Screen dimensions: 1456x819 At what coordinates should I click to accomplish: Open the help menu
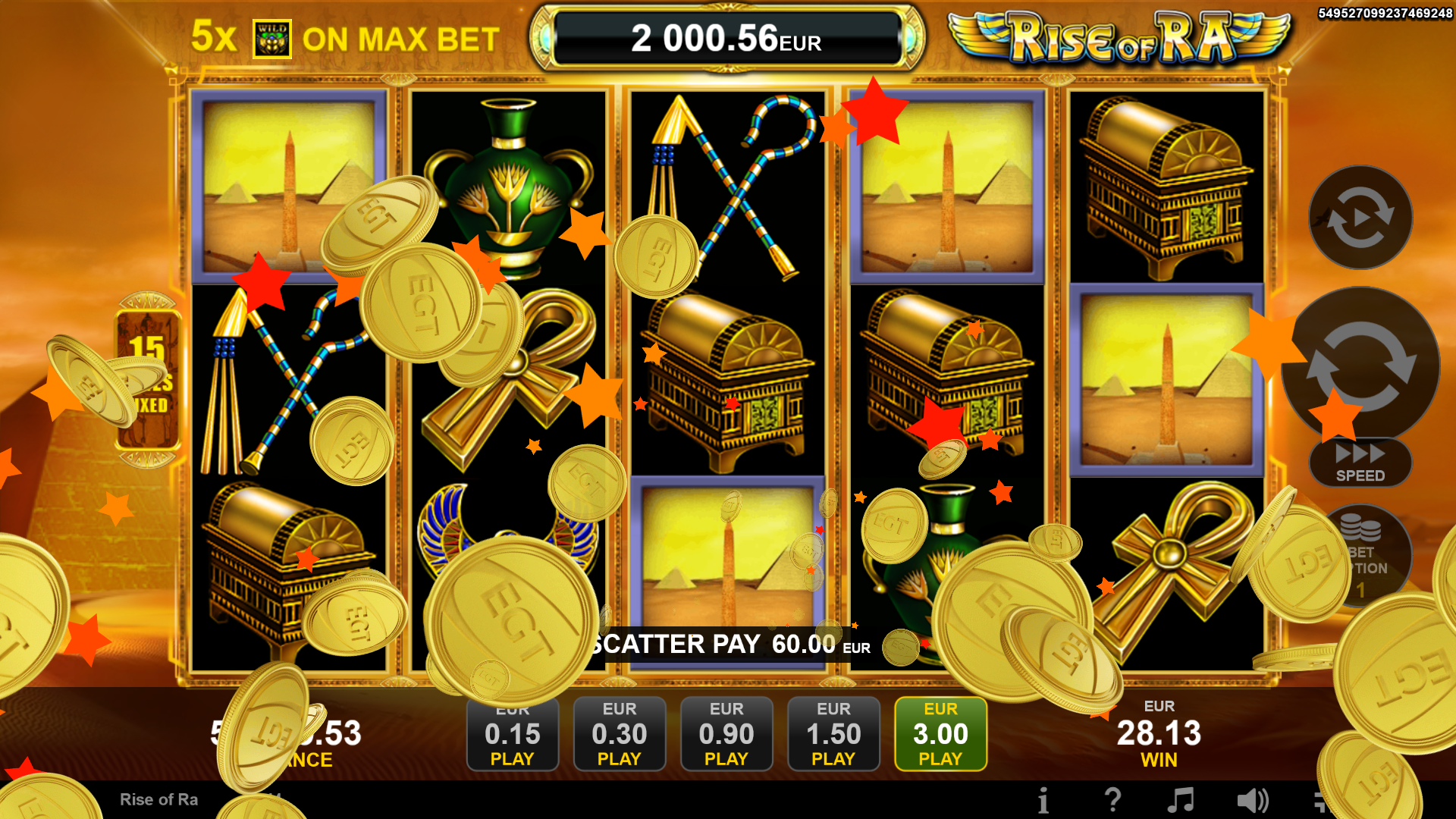[1112, 799]
